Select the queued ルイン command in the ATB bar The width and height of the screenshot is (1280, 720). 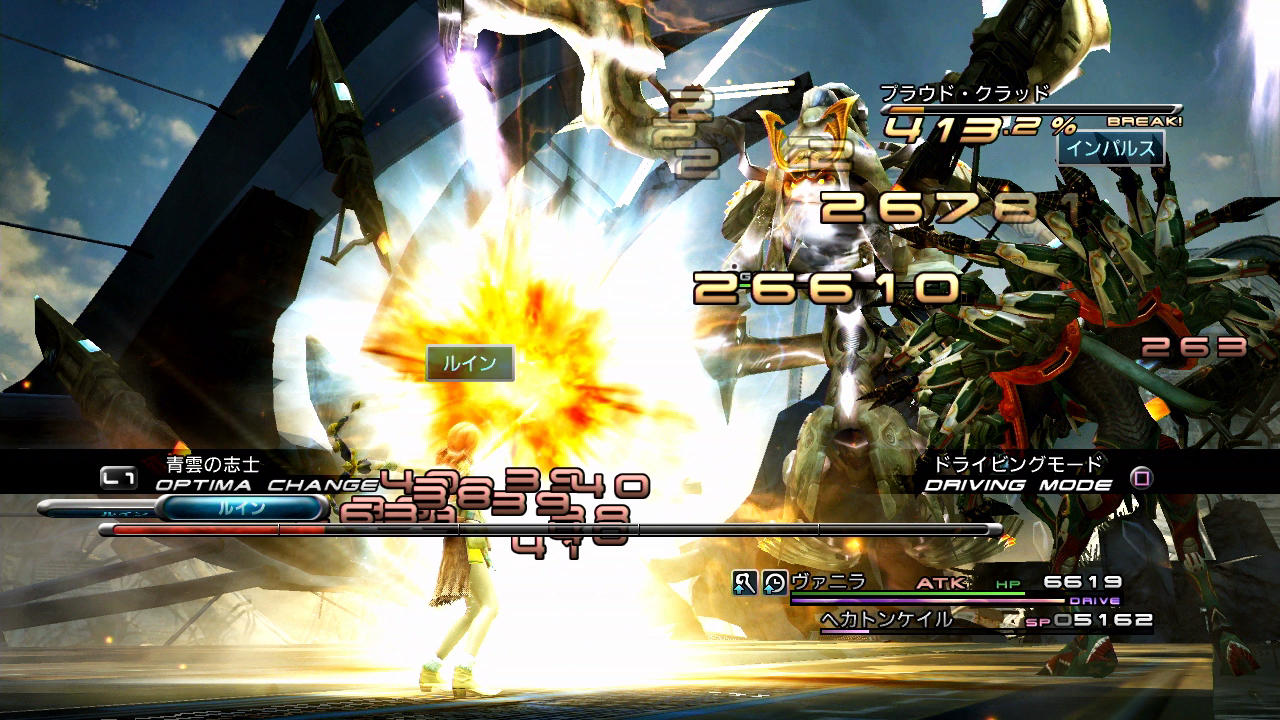point(241,508)
